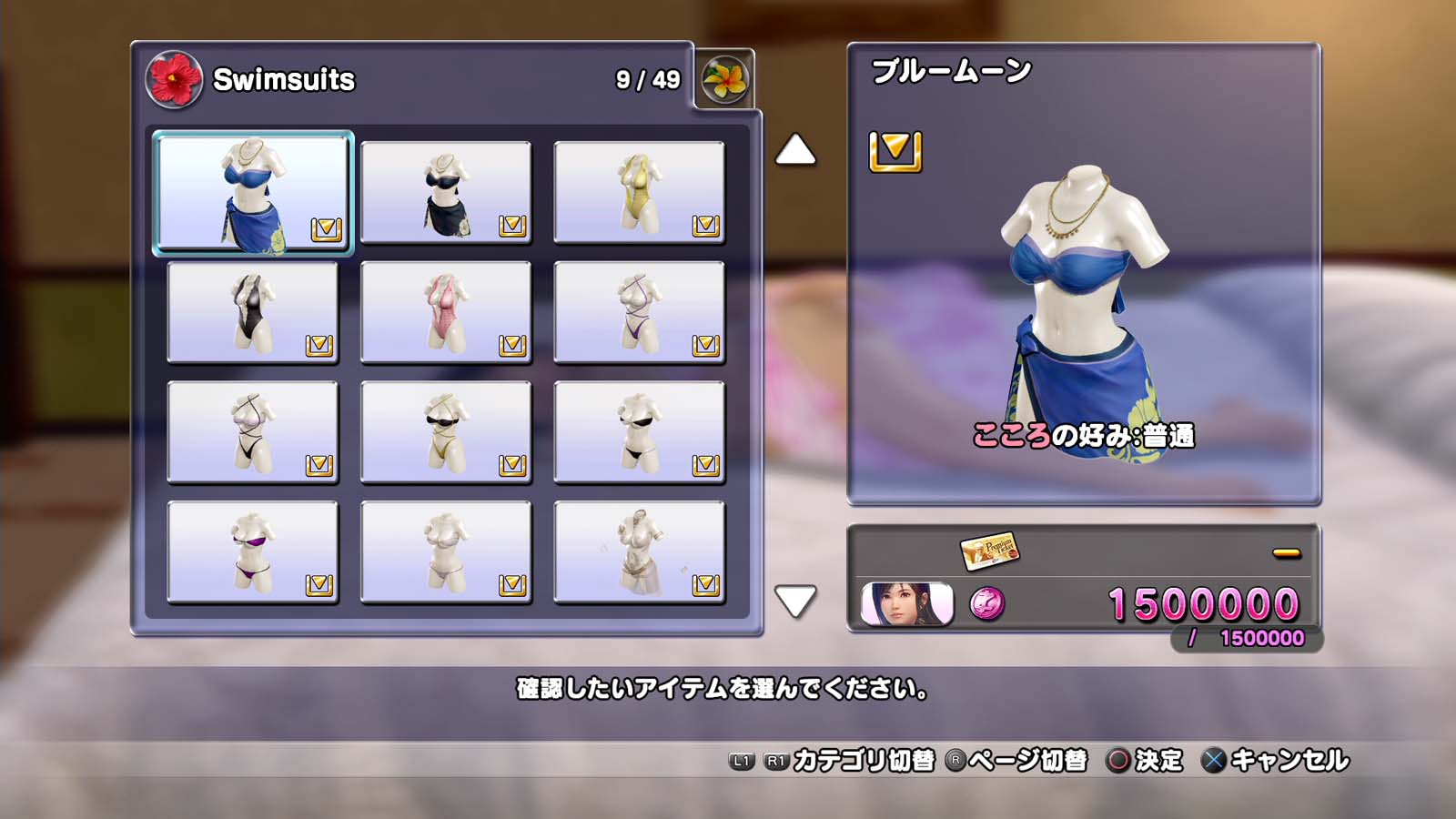The width and height of the screenshot is (1456, 819).
Task: Pick the yellow one-piece swimsuit
Action: (639, 192)
